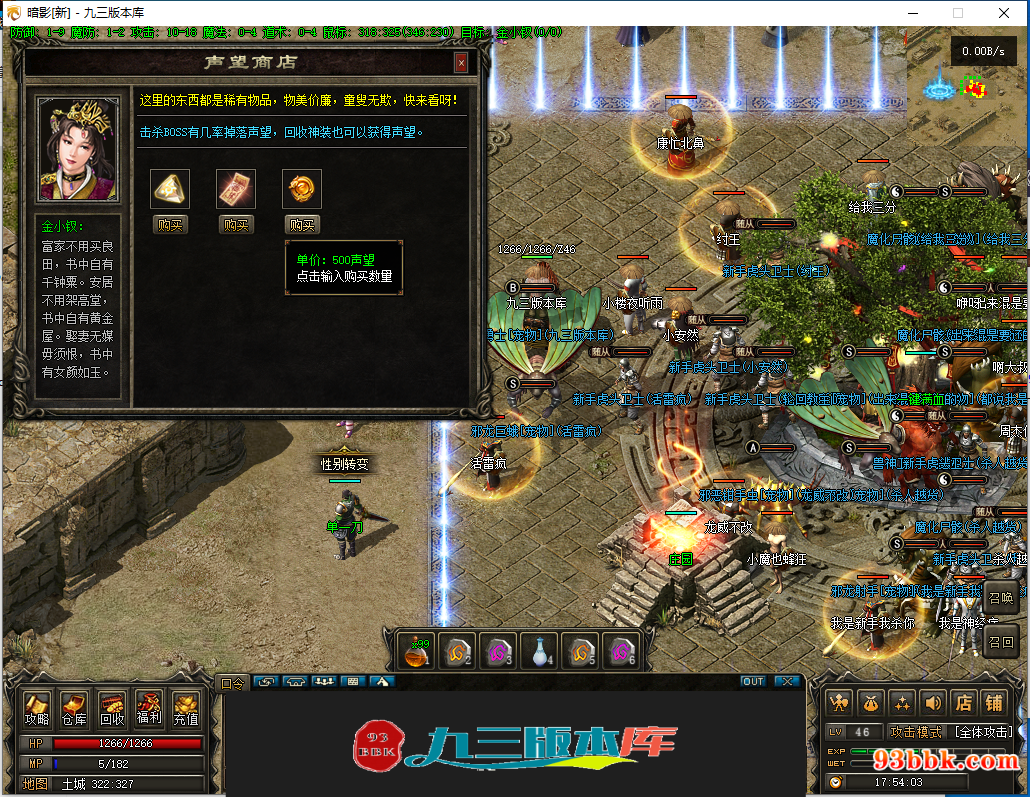Open the bag inventory icon
The width and height of the screenshot is (1030, 797).
[871, 703]
